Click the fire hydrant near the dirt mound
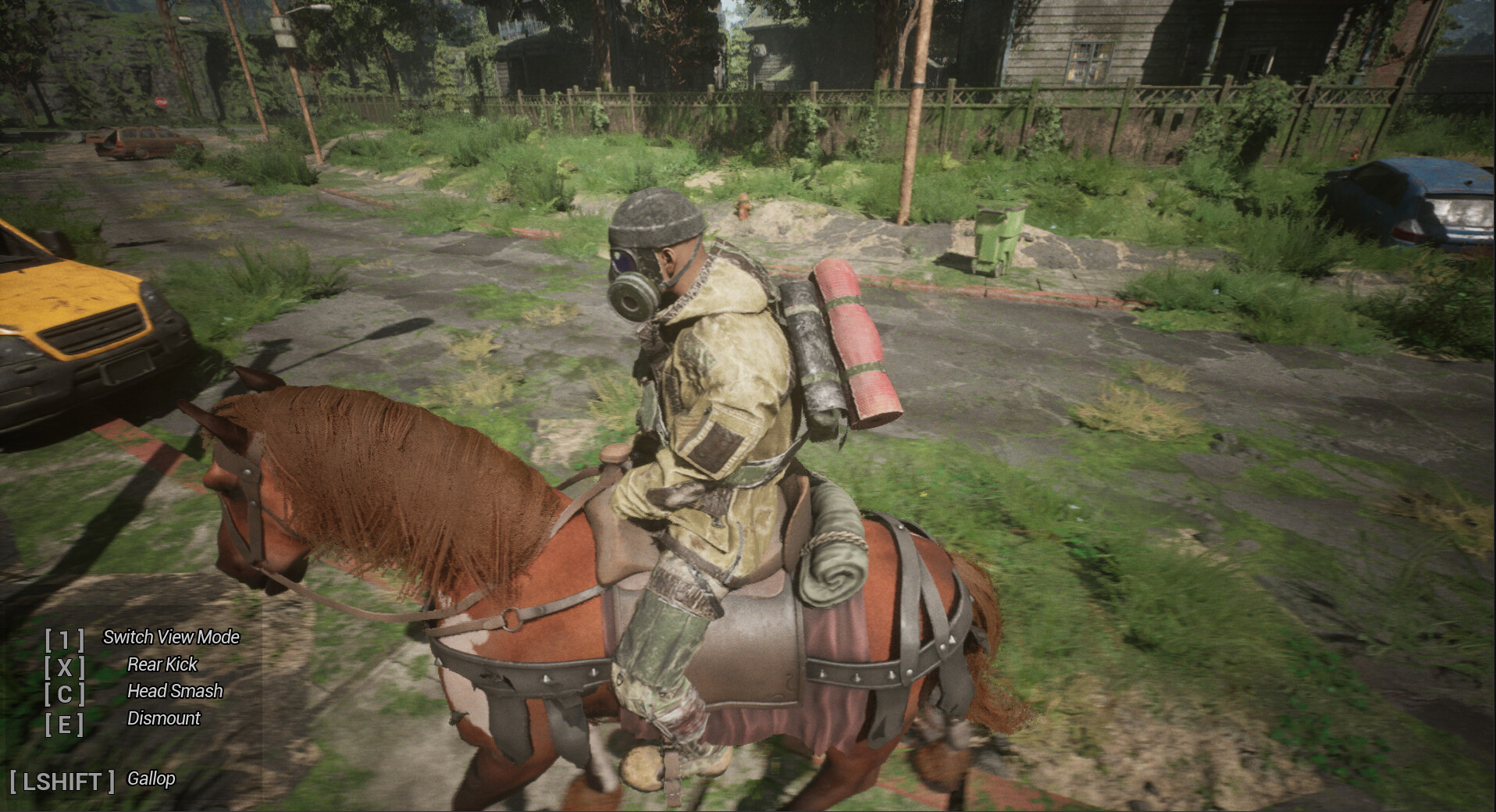Viewport: 1496px width, 812px height. click(743, 206)
